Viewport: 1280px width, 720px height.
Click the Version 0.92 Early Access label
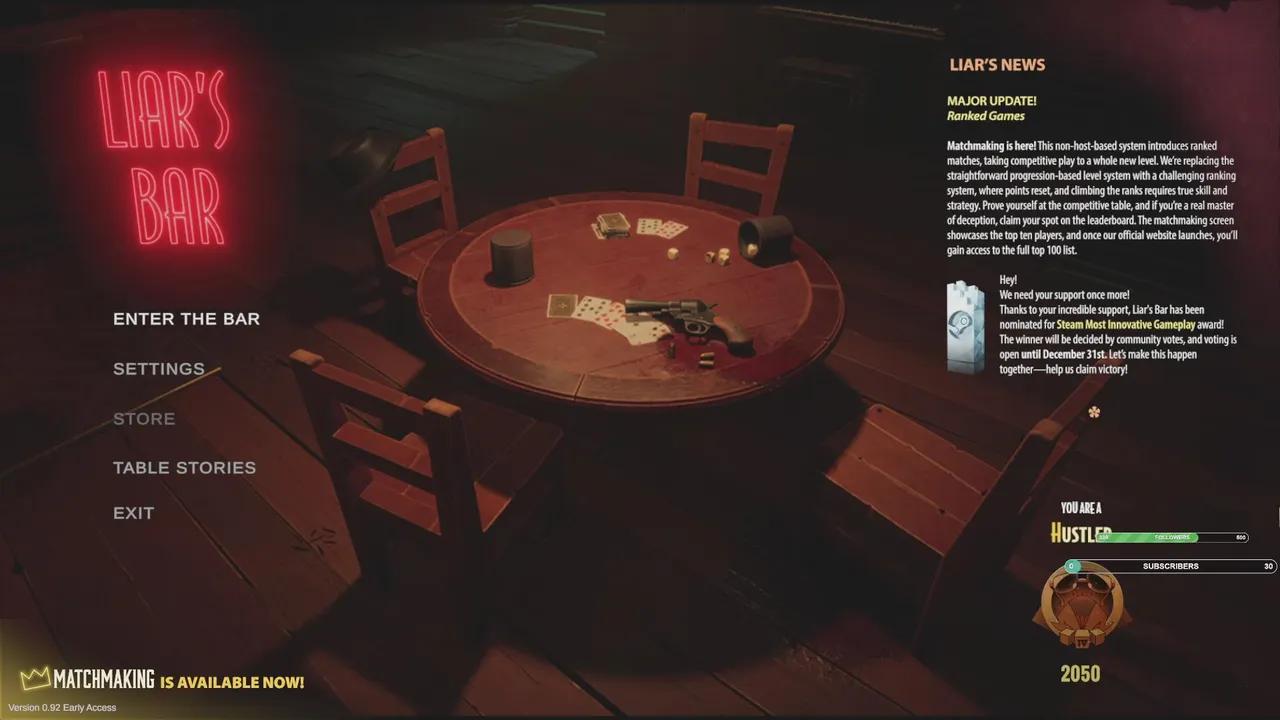click(x=61, y=706)
